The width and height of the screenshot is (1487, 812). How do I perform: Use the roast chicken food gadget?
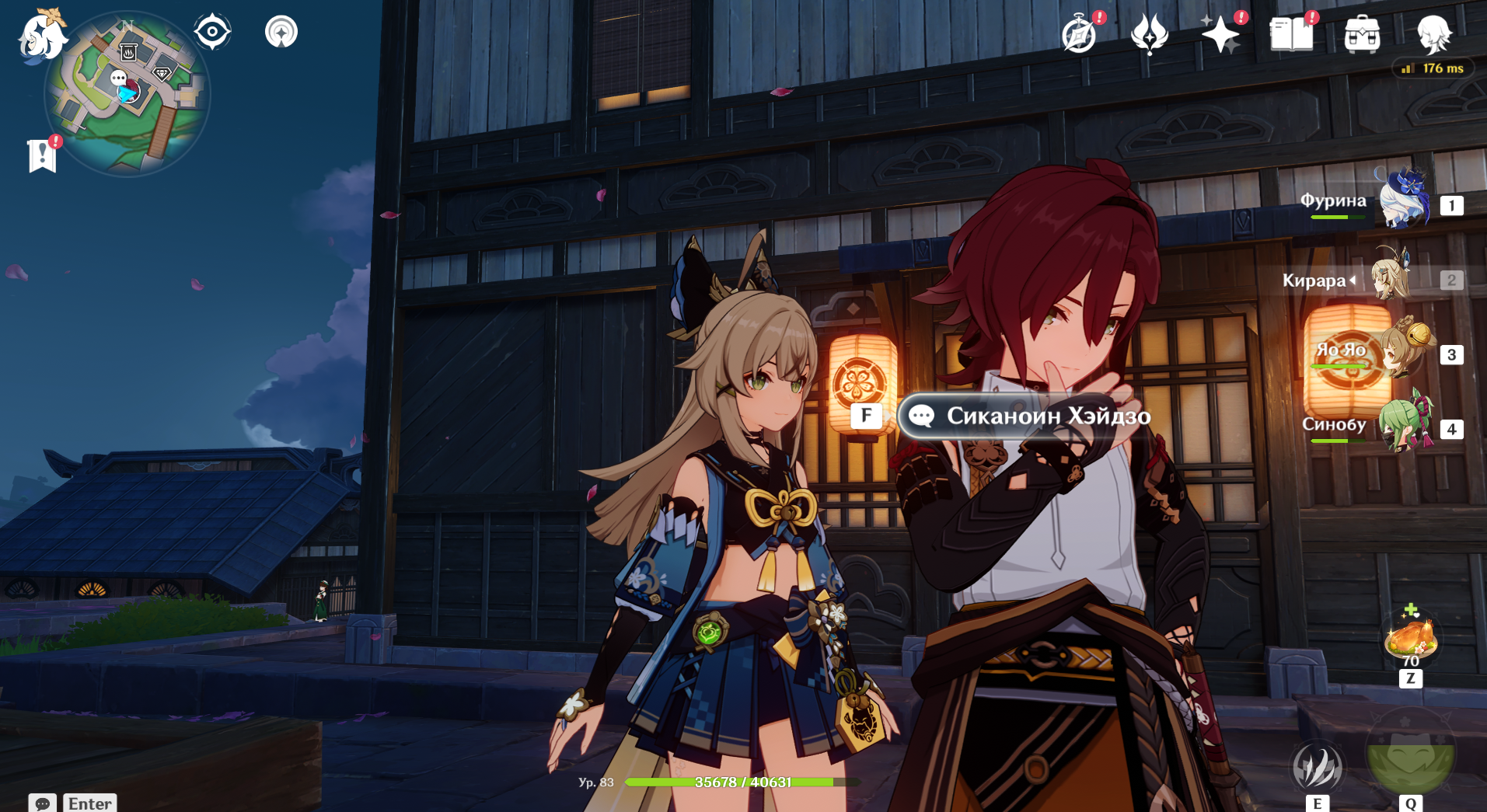tap(1410, 639)
